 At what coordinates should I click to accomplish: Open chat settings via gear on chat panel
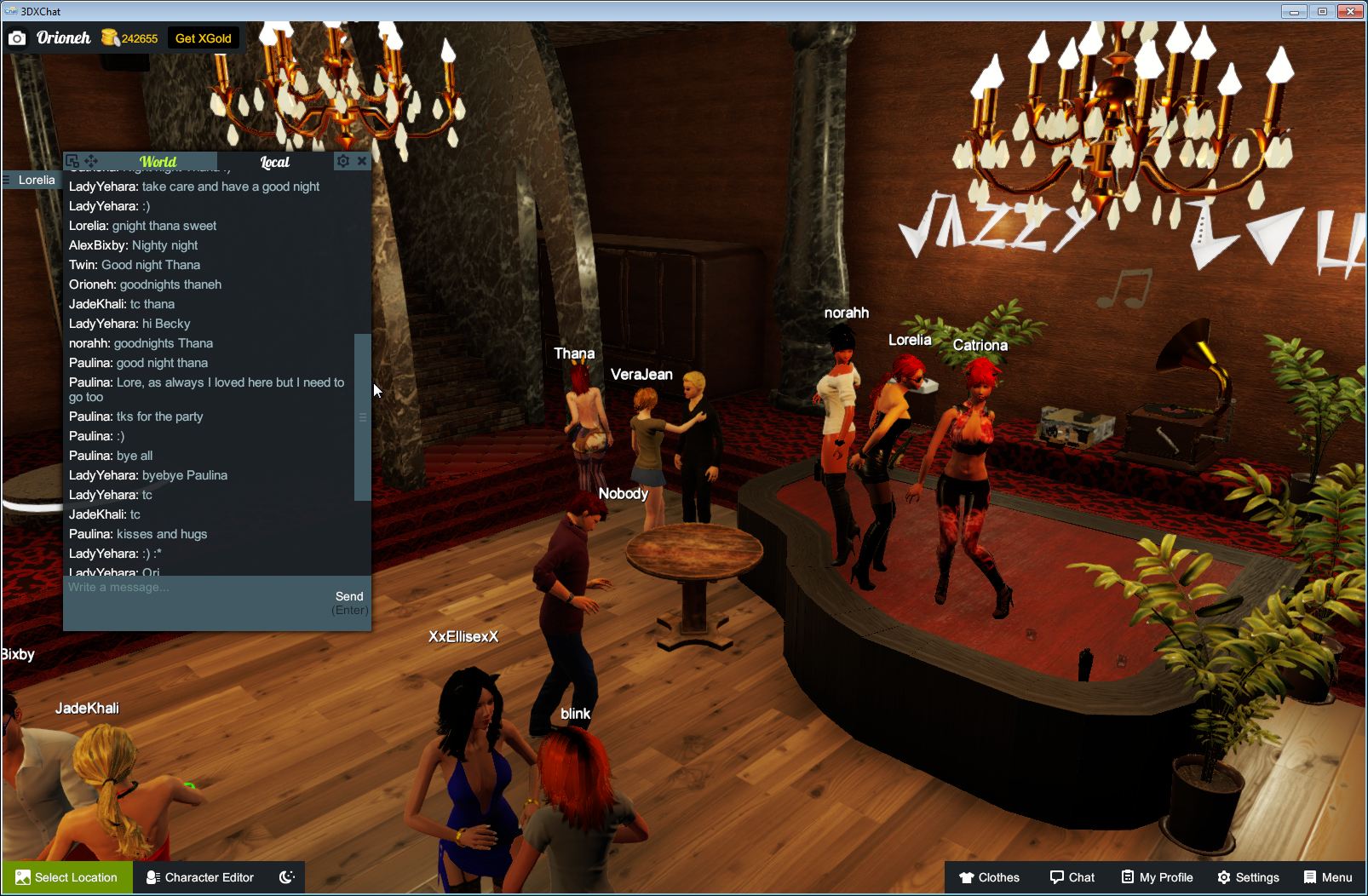(x=342, y=161)
